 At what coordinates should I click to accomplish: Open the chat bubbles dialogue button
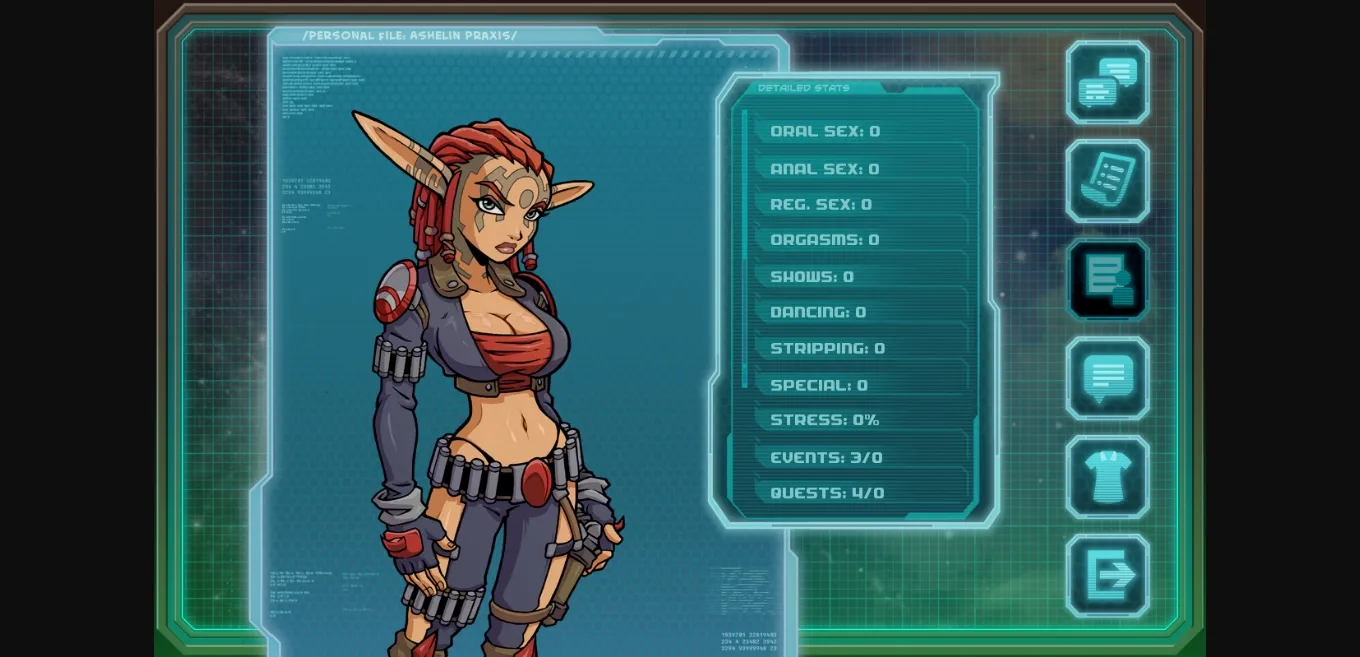pyautogui.click(x=1107, y=83)
